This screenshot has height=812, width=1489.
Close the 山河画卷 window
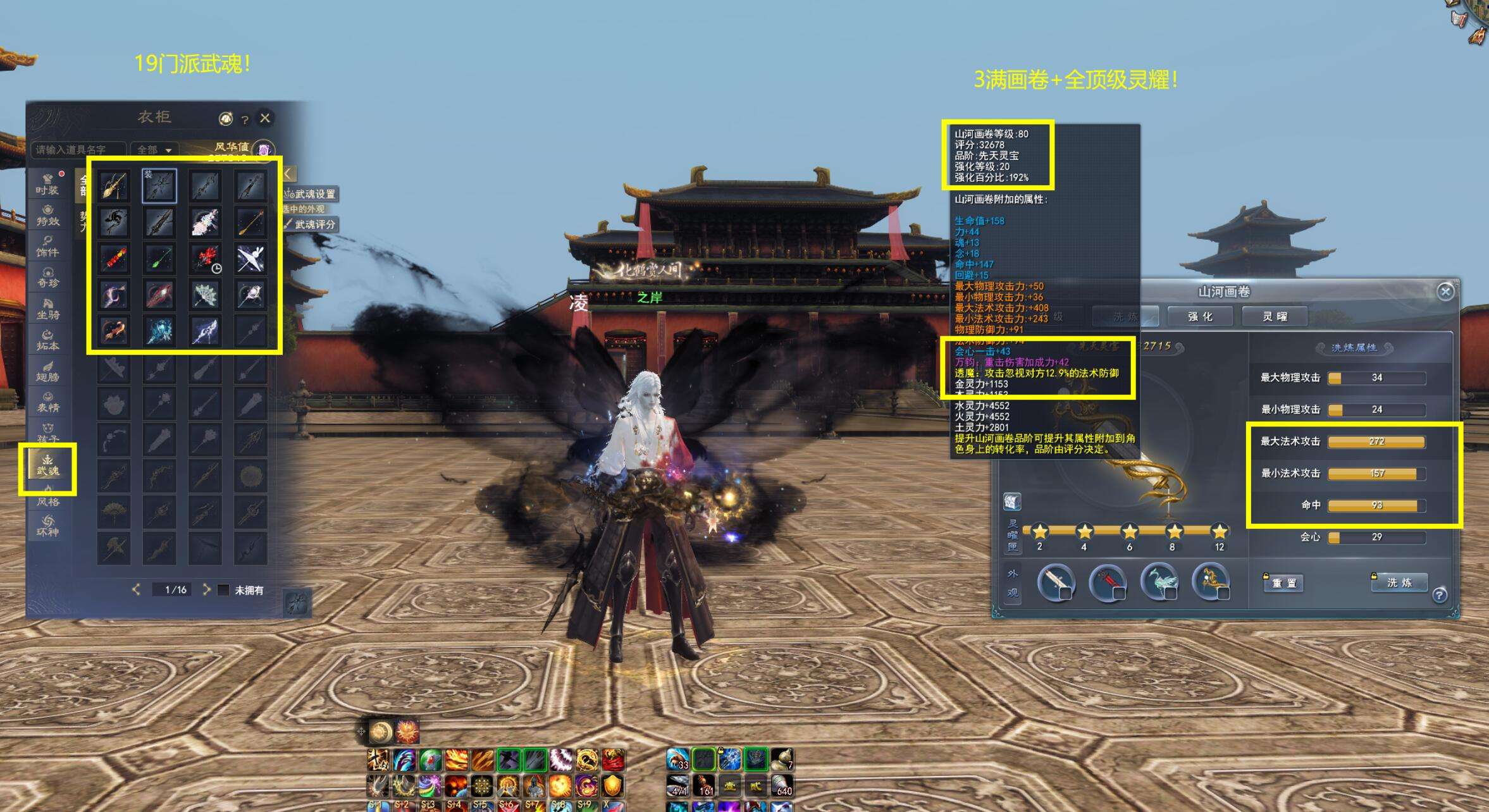pyautogui.click(x=1445, y=292)
